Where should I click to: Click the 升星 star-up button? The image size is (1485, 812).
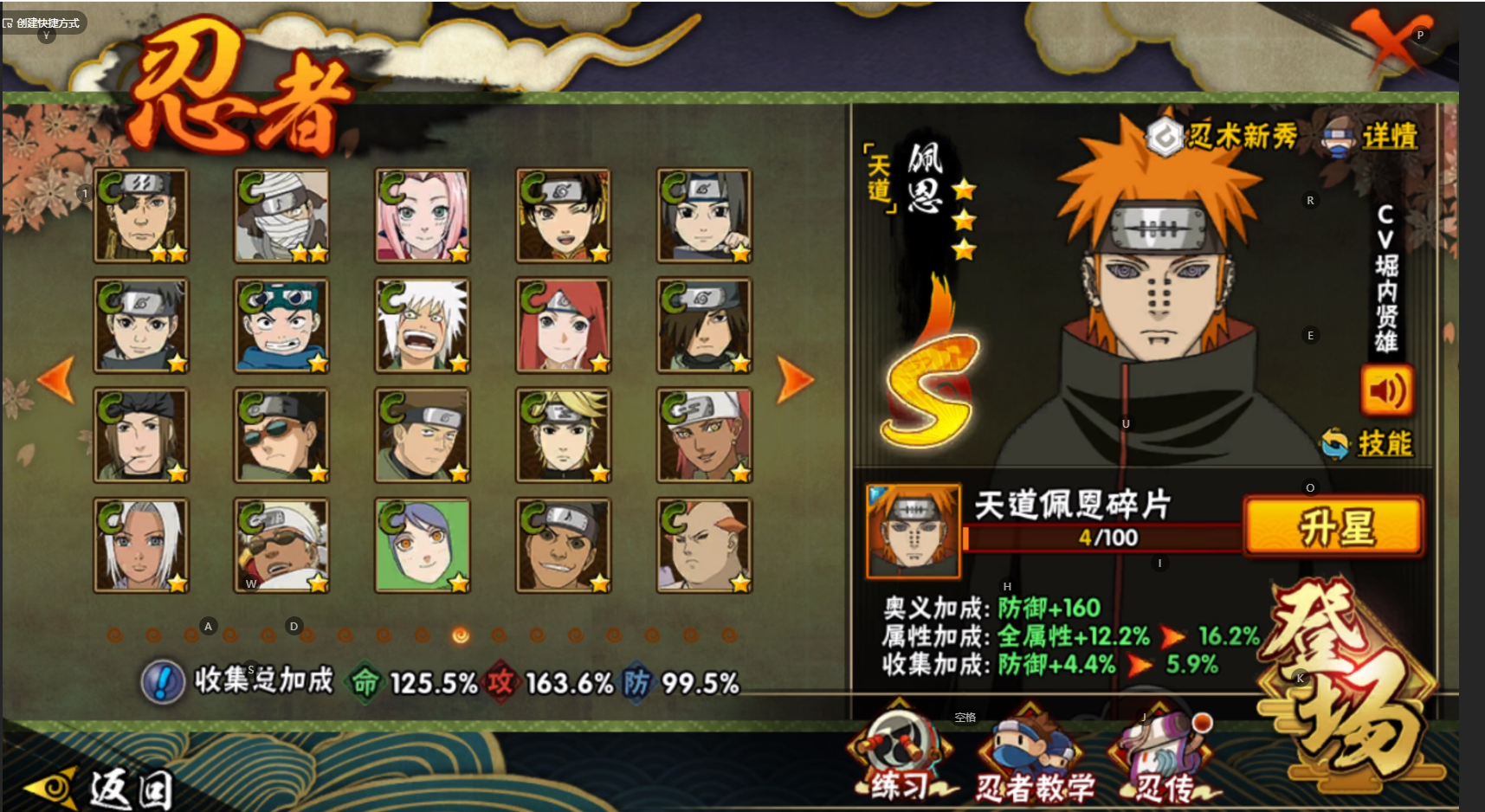tap(1334, 526)
